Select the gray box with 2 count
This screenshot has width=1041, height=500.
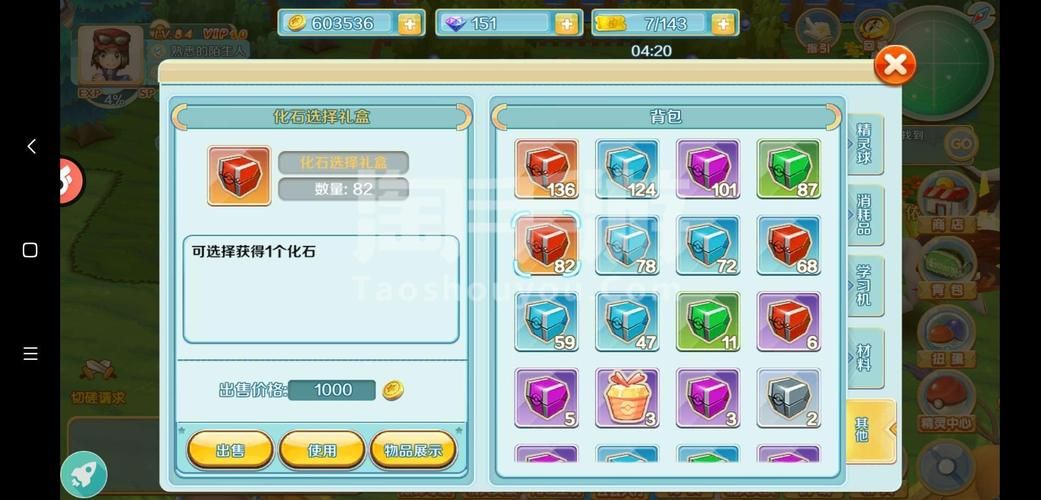789,398
